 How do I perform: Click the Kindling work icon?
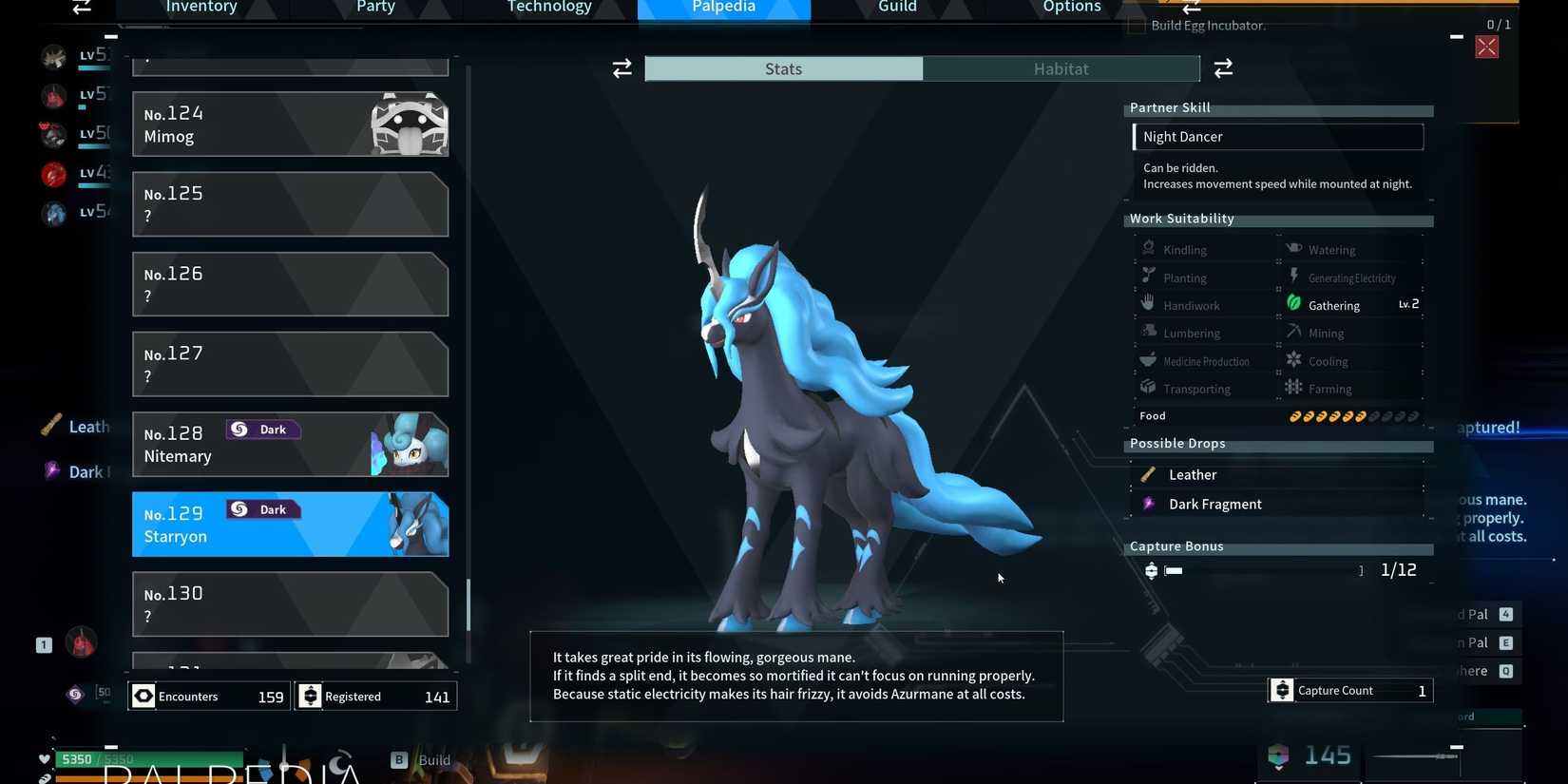(x=1148, y=248)
